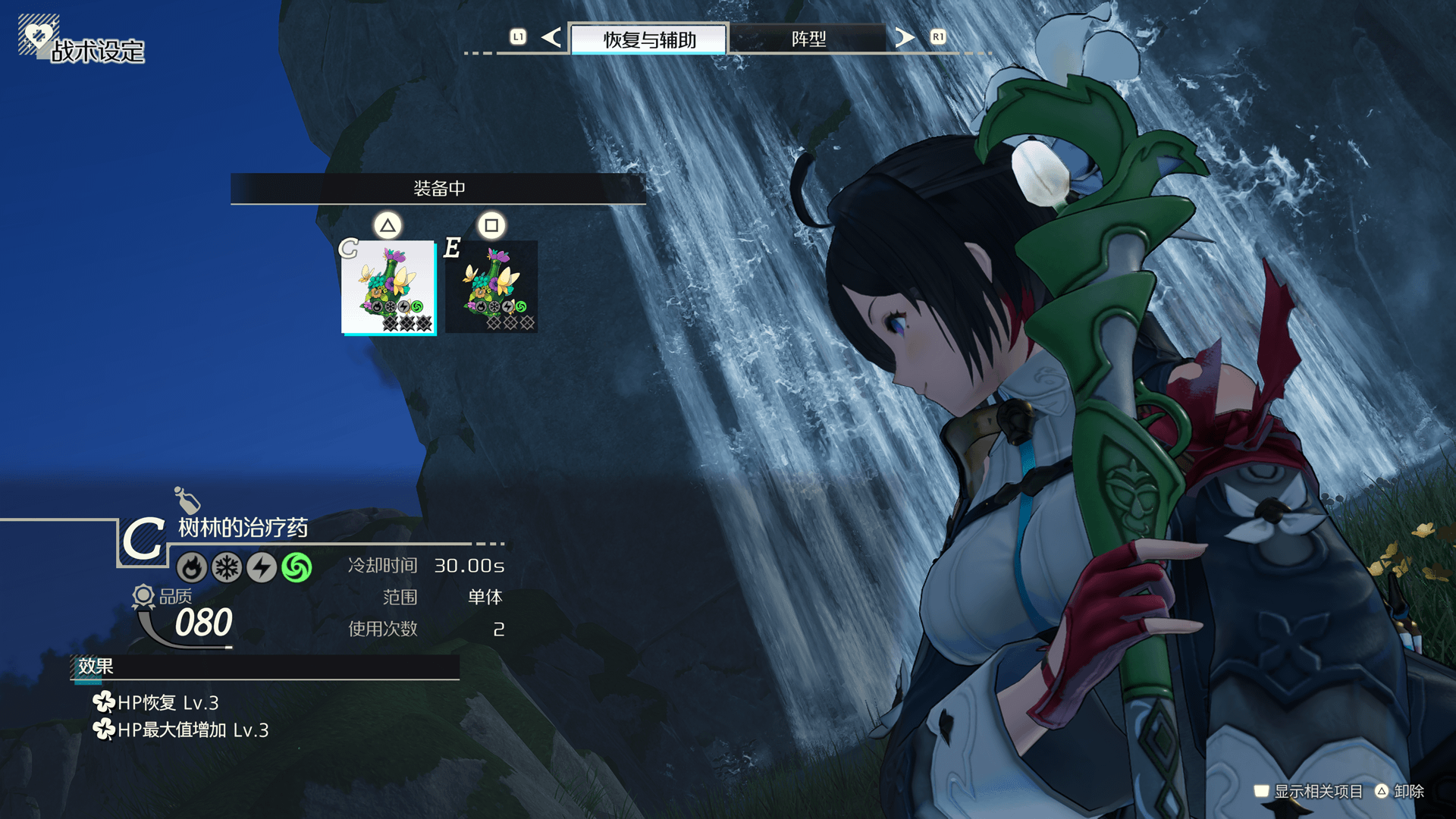
Task: Click the right arrow beside the tabs
Action: click(904, 37)
